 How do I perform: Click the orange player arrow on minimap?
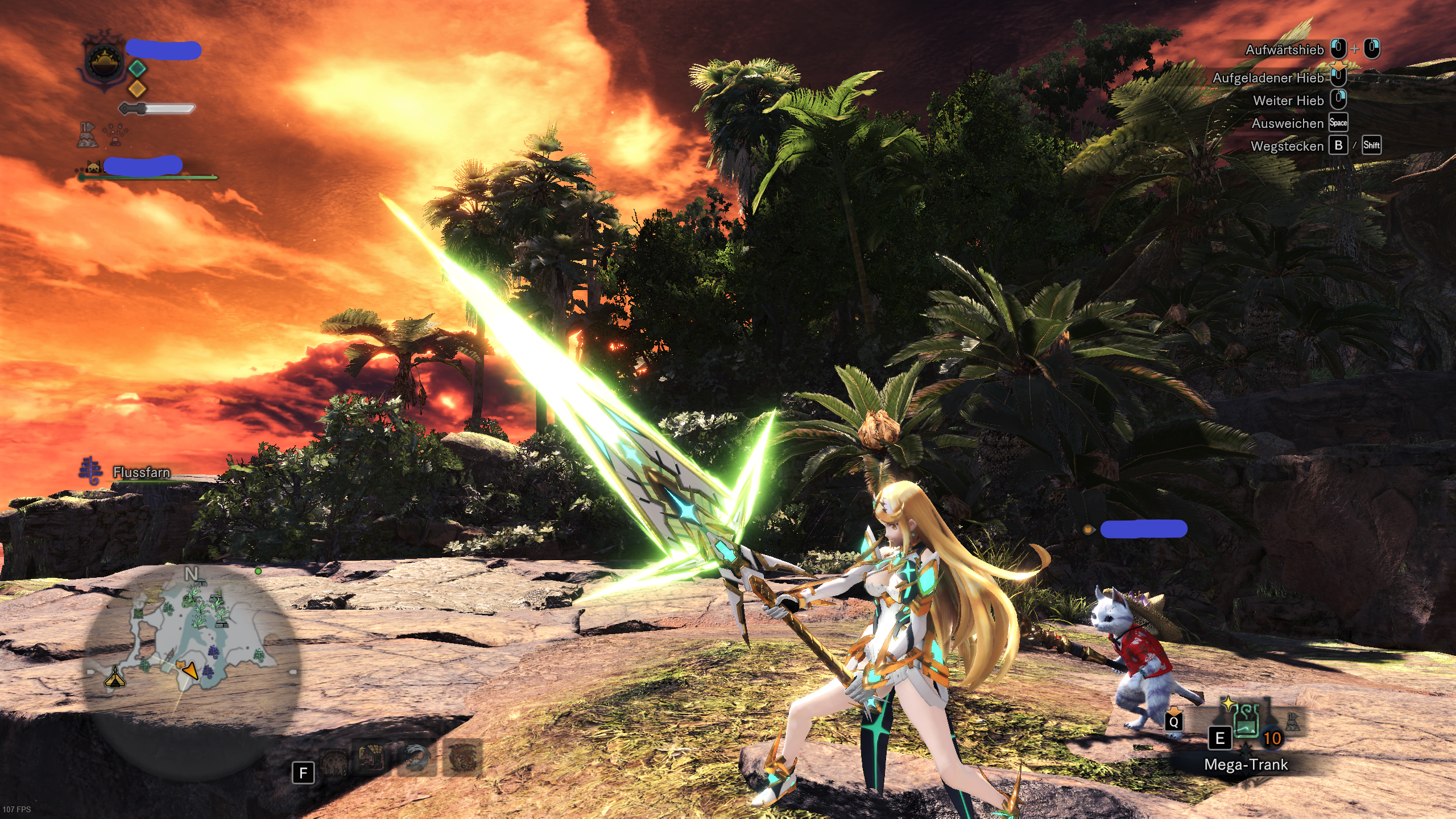tap(191, 671)
